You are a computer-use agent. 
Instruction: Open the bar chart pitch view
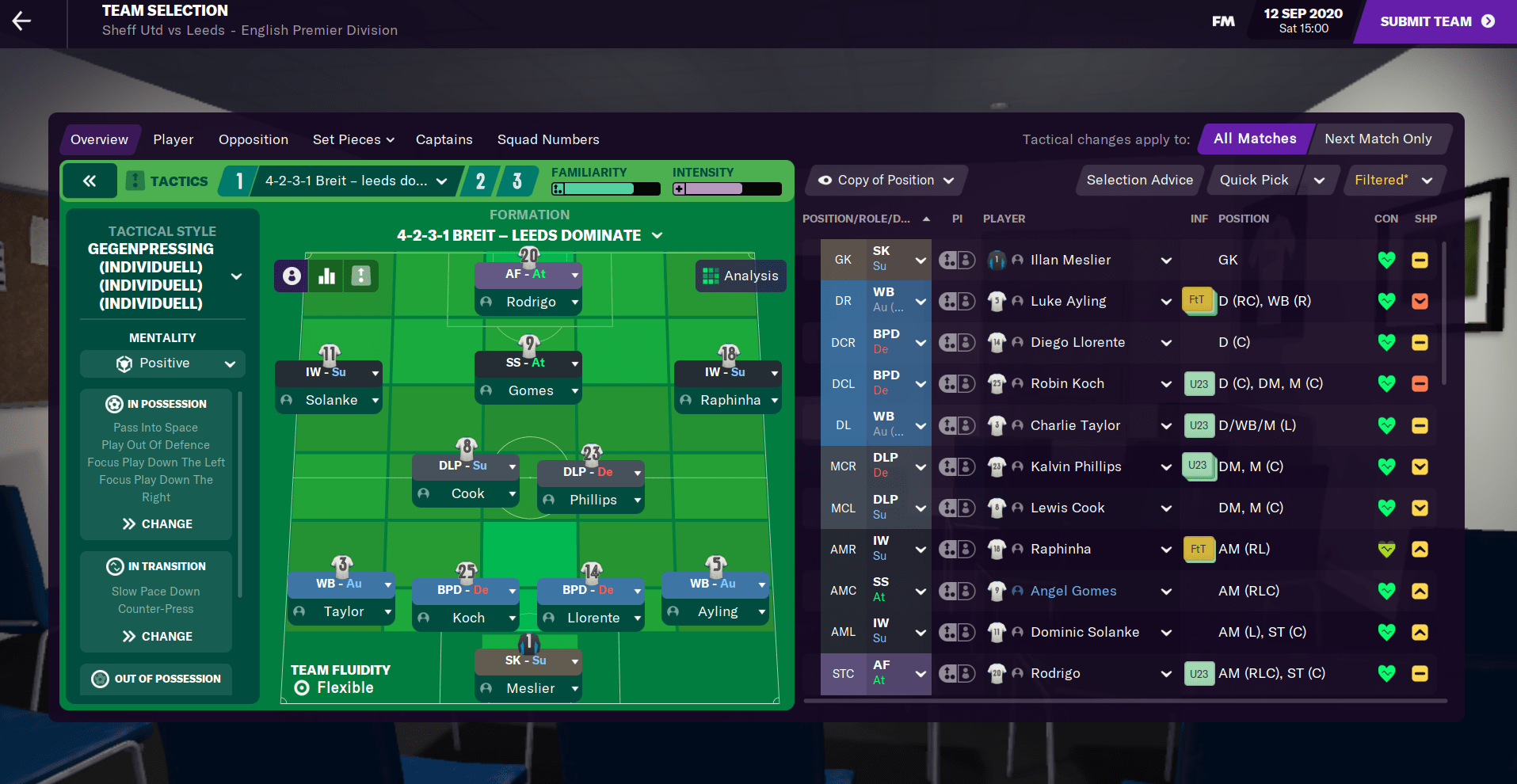(x=326, y=276)
